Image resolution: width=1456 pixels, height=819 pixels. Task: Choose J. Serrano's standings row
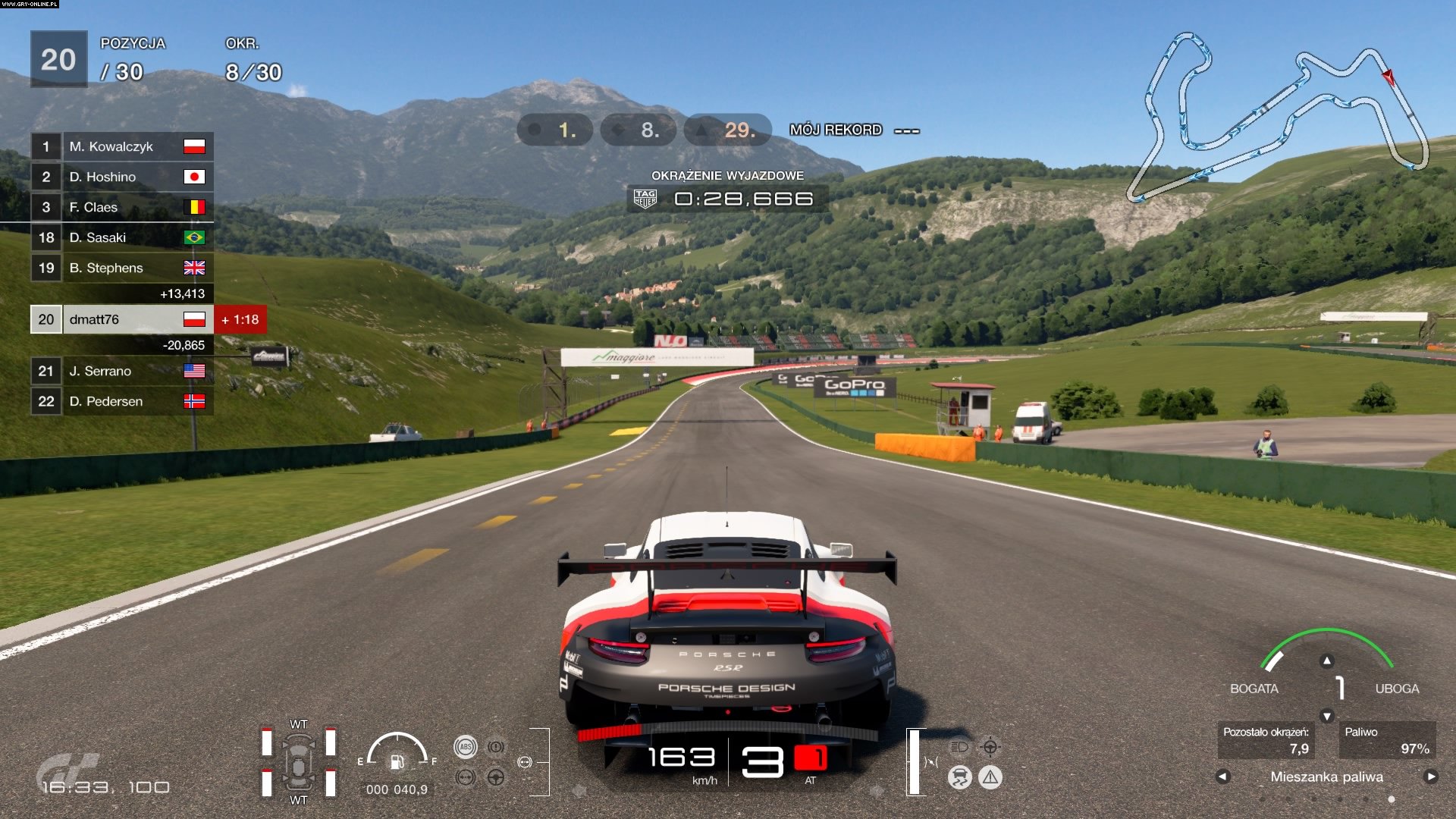[121, 371]
